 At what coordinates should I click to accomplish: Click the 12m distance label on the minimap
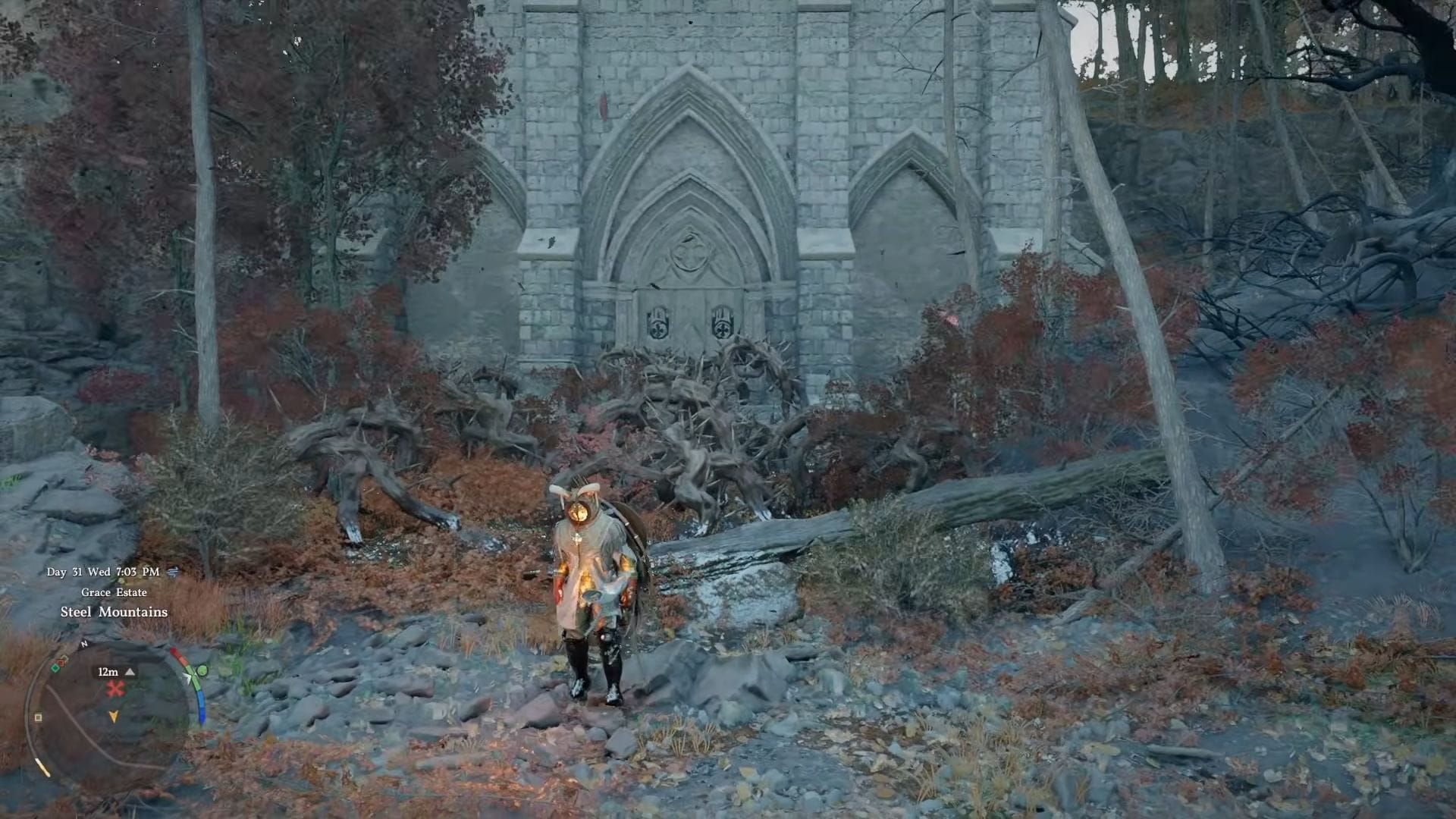(108, 673)
